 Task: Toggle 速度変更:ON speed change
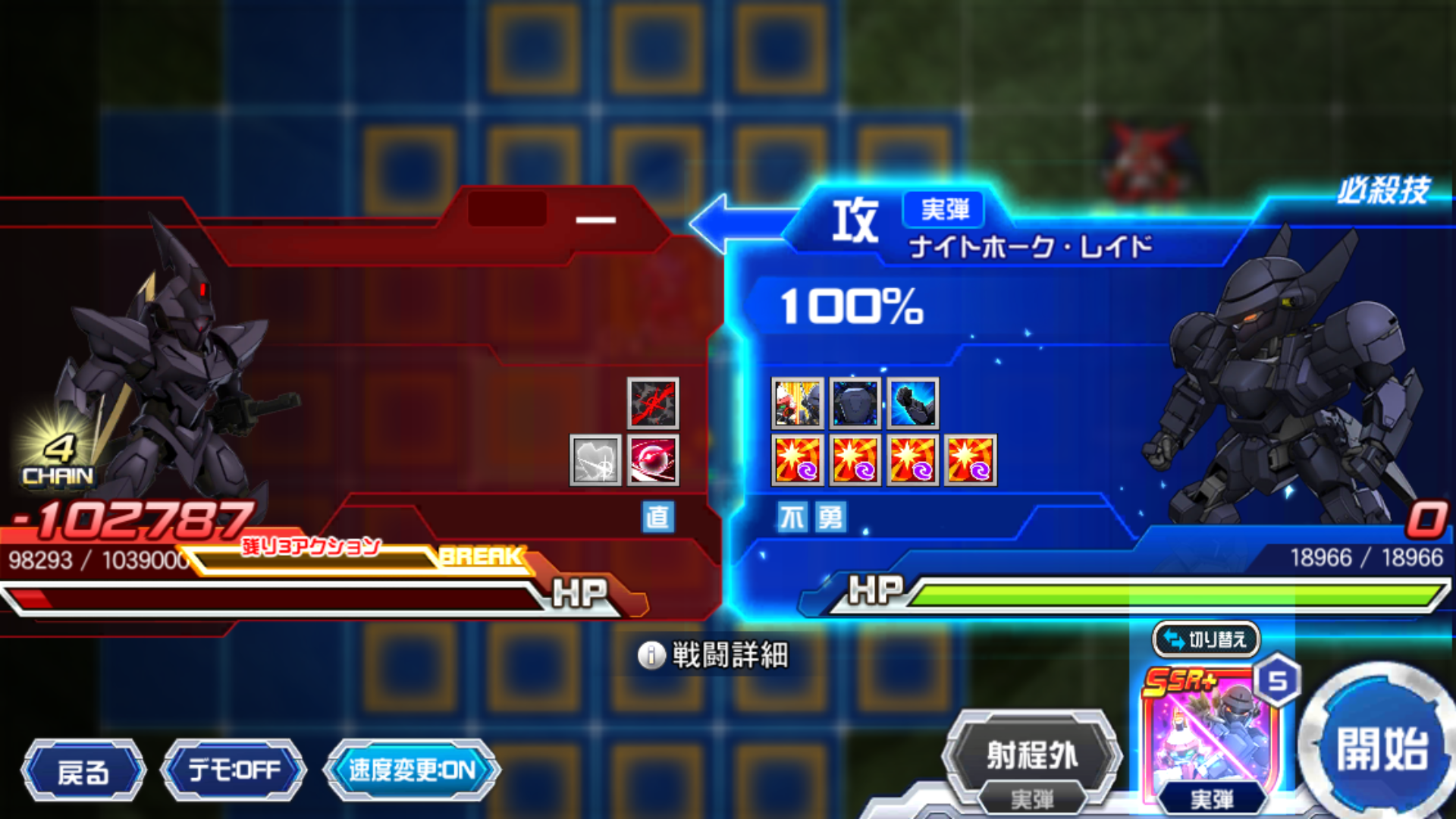pyautogui.click(x=412, y=770)
